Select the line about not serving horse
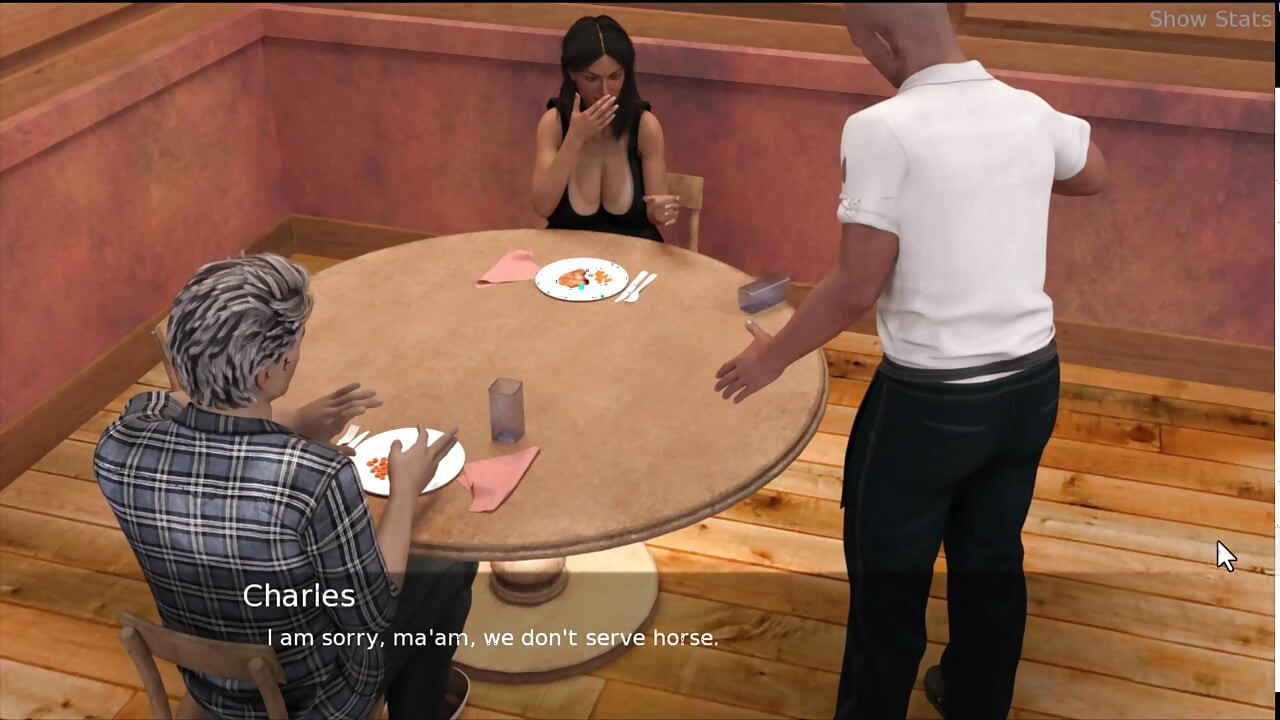This screenshot has width=1280, height=720. (x=492, y=637)
